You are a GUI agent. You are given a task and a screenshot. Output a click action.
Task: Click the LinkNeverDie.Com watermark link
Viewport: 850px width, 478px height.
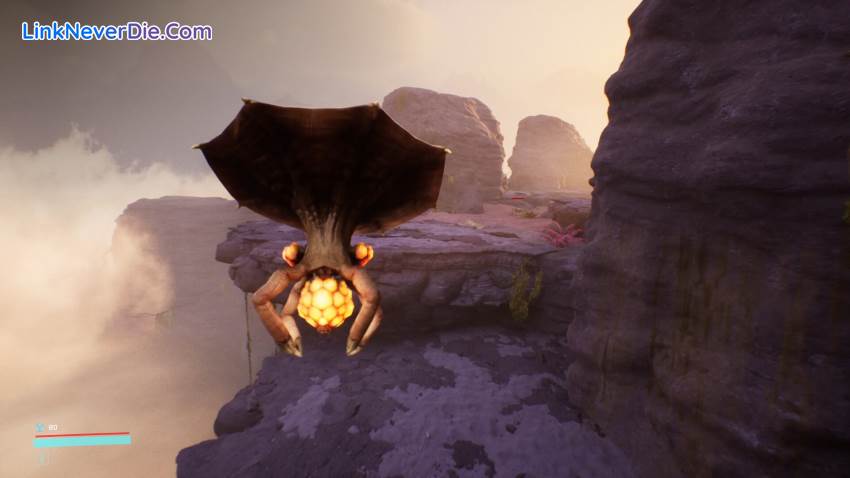117,31
